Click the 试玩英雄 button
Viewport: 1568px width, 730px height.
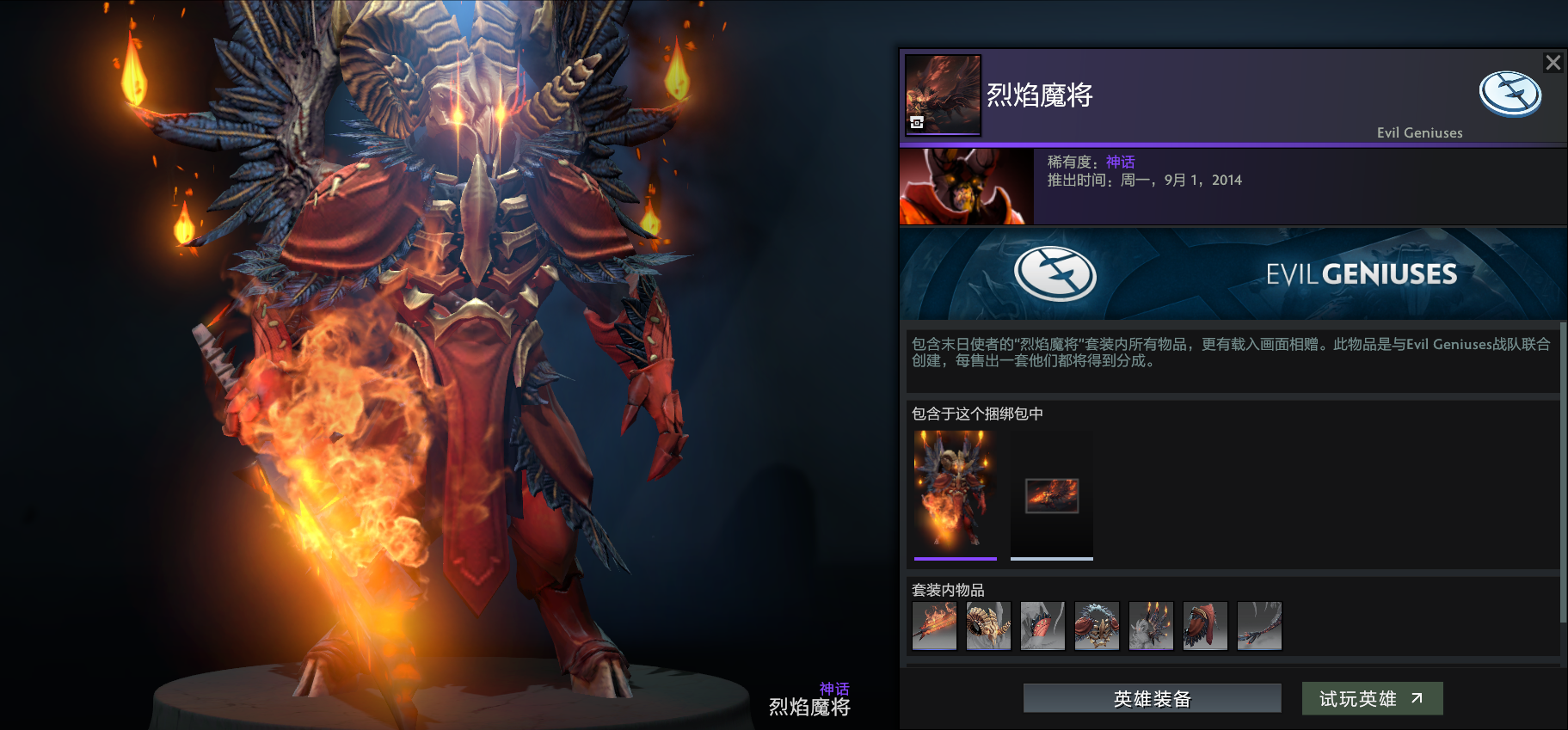(x=1371, y=698)
